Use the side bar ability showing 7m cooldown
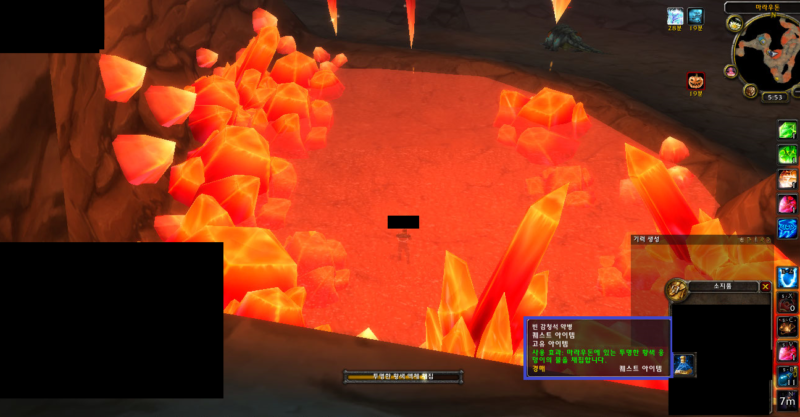800x417 pixels. click(788, 399)
